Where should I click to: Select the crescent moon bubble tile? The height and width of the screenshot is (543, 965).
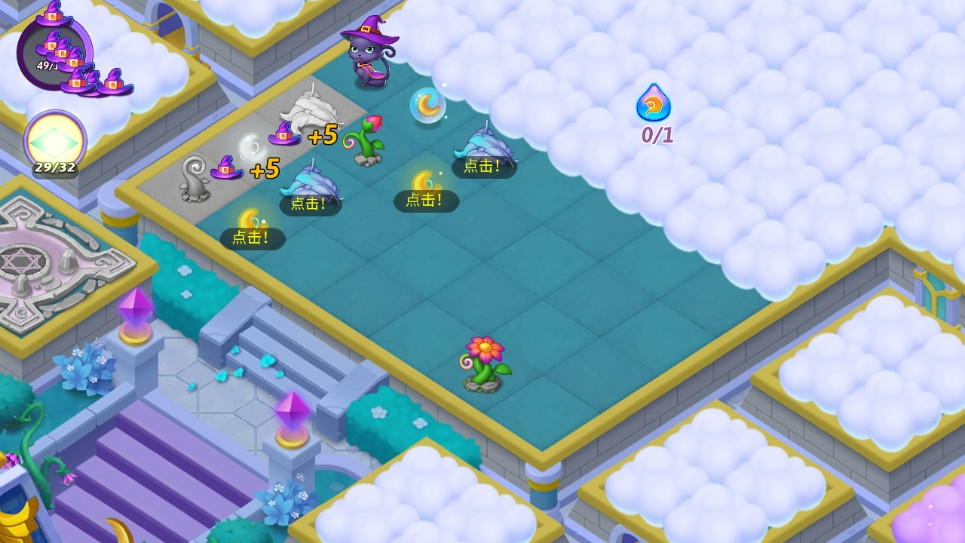[427, 104]
